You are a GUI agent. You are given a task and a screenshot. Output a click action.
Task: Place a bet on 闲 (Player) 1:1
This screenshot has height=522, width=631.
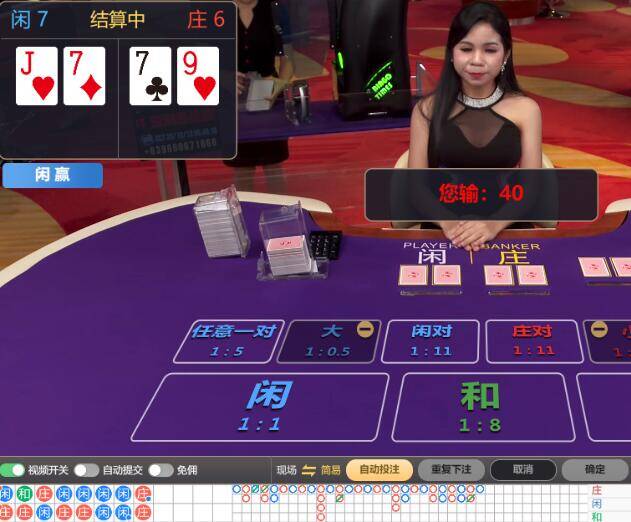(260, 406)
